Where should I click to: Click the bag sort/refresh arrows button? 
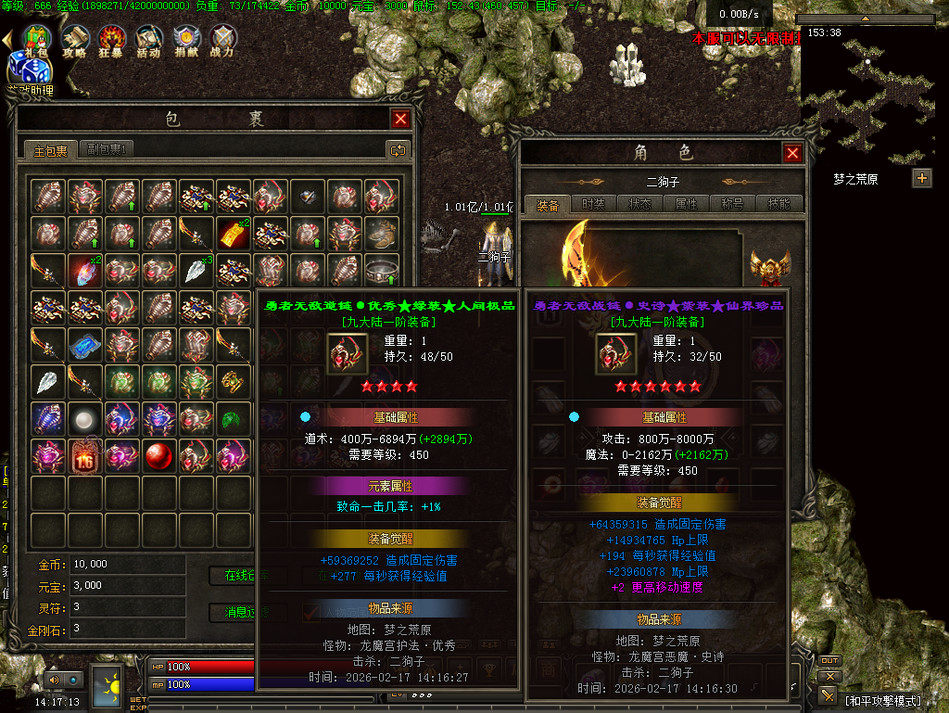pos(397,150)
